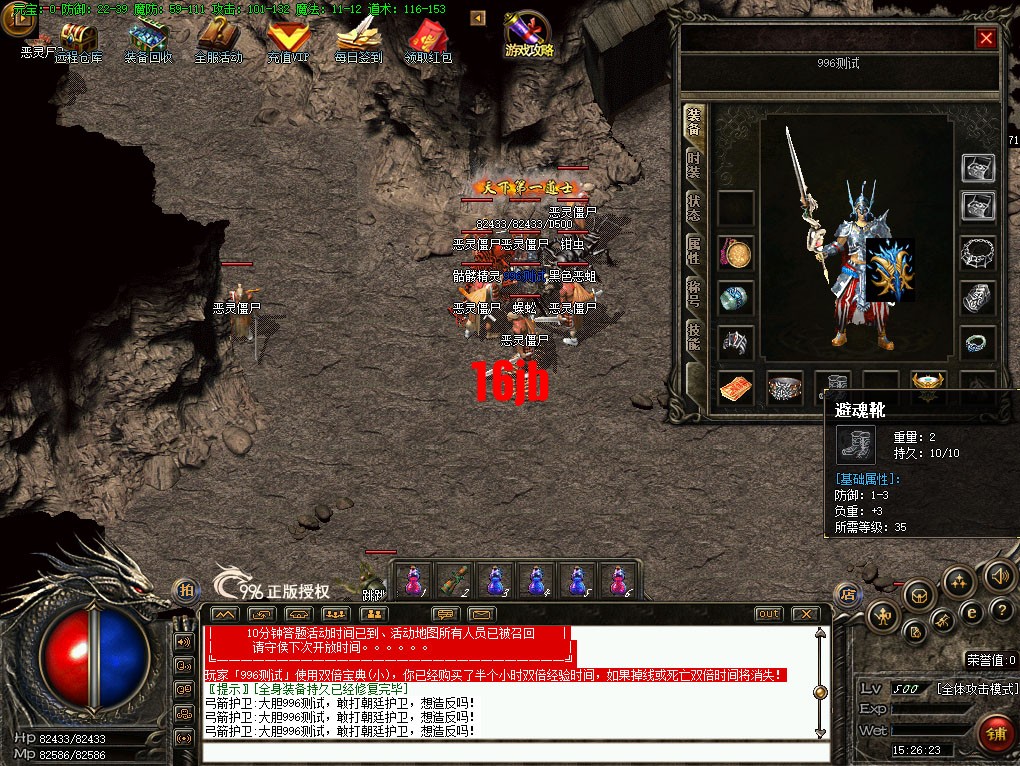Collect the 领取红包 red envelope

428,43
